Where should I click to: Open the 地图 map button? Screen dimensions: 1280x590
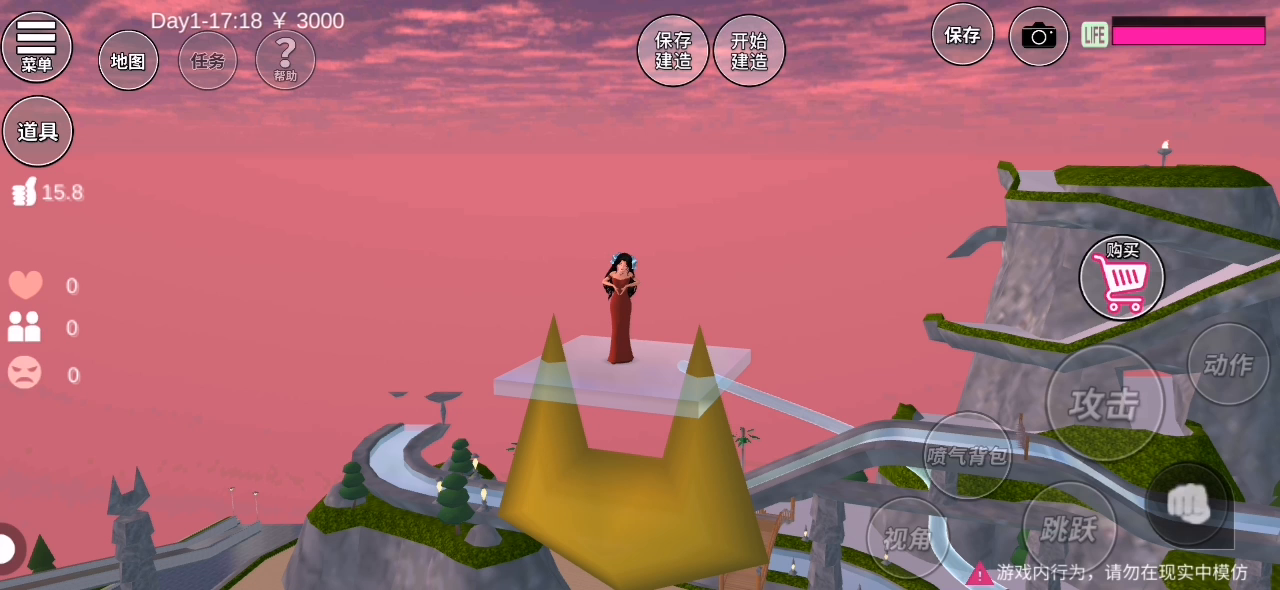click(x=128, y=60)
